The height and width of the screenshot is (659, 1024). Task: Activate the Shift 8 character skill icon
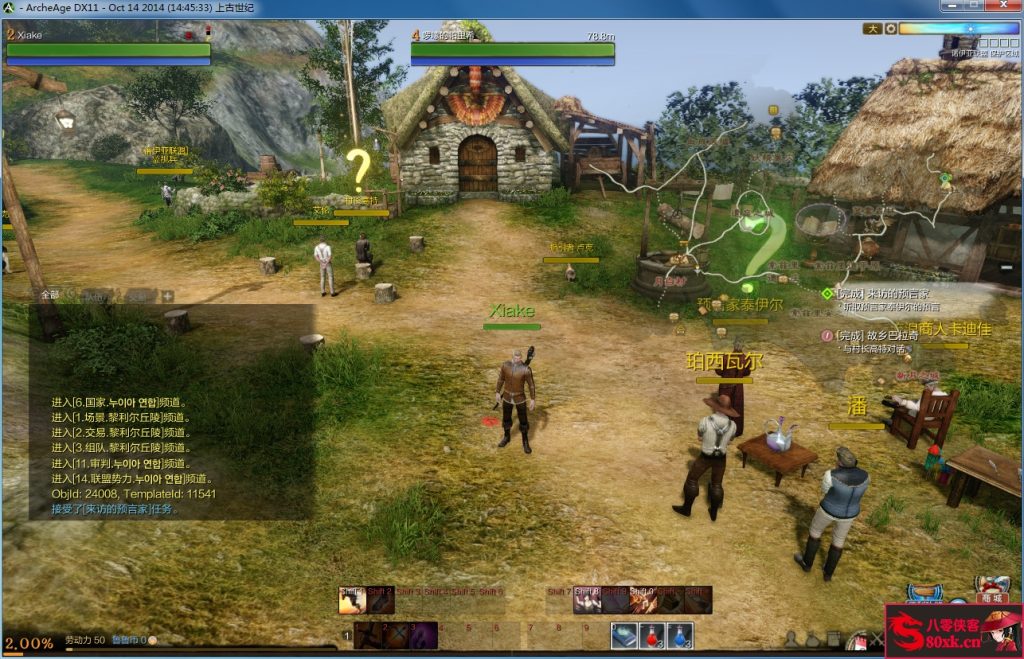[x=587, y=599]
